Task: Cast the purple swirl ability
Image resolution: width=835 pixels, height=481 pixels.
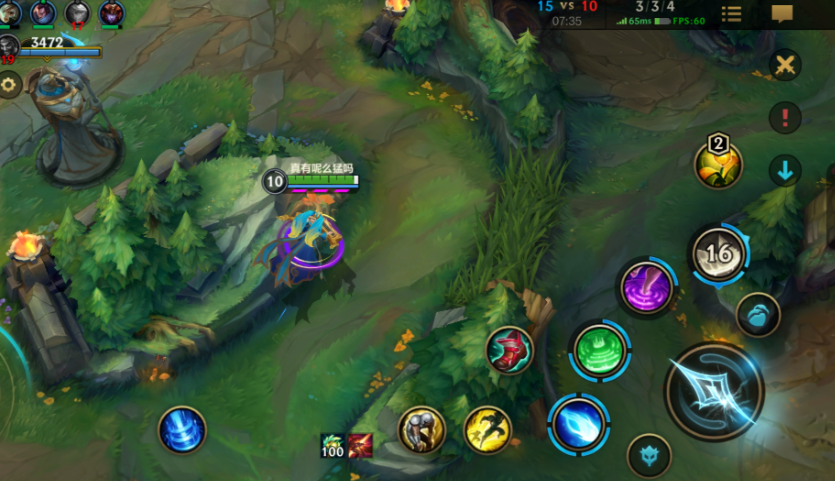Action: [x=646, y=287]
